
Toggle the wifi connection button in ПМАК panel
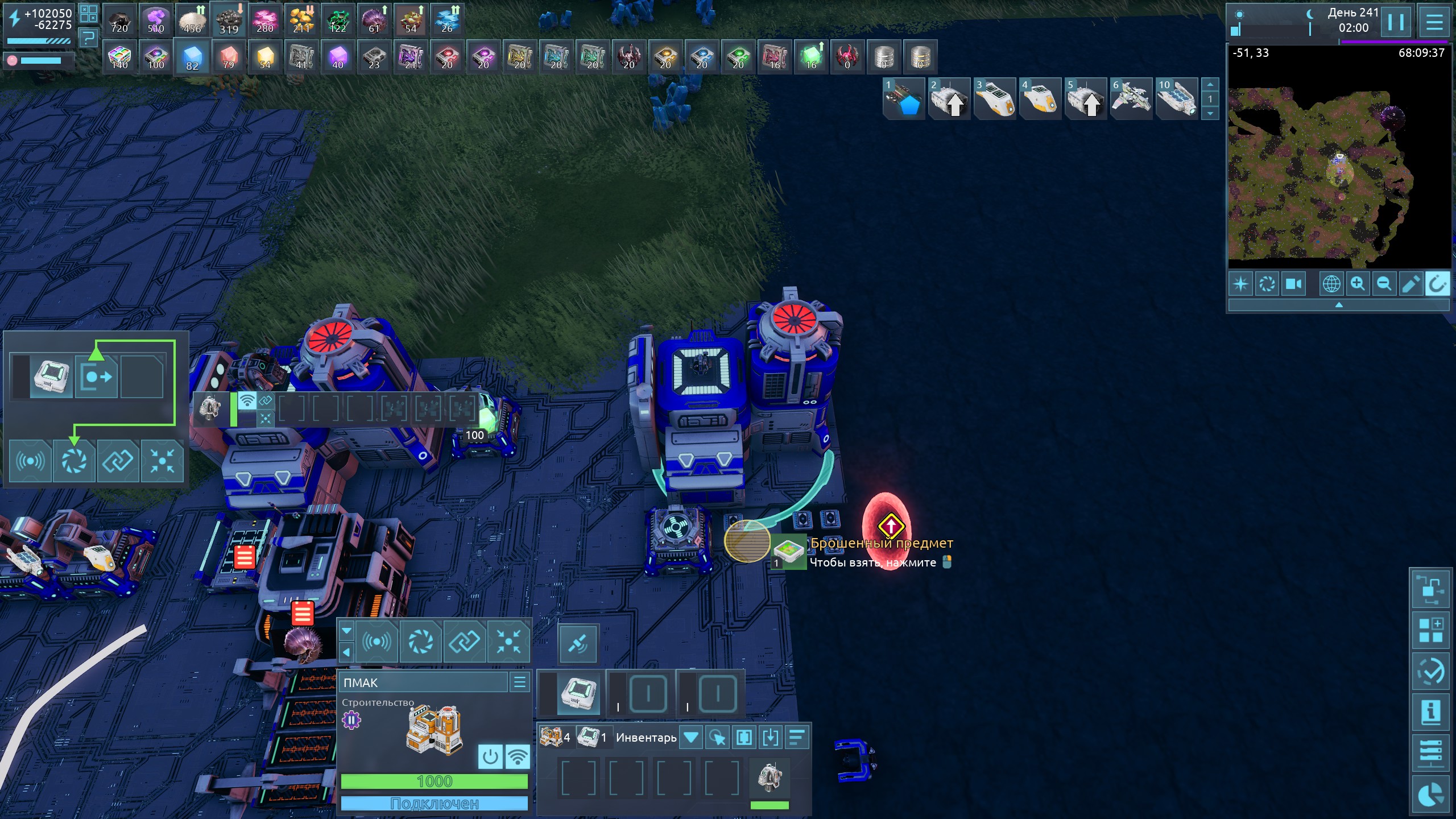(x=518, y=757)
